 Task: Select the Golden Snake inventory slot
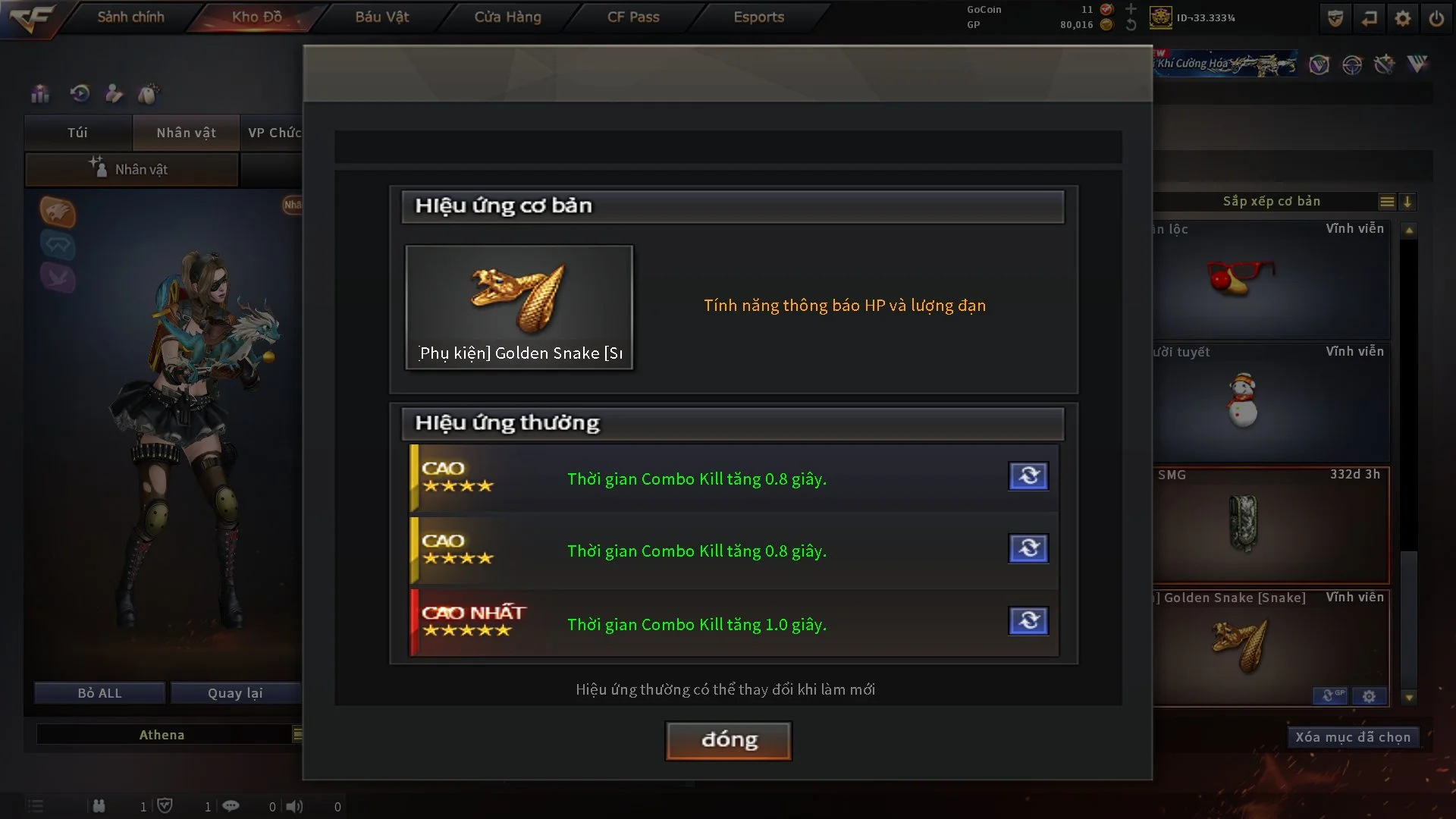pyautogui.click(x=1271, y=645)
